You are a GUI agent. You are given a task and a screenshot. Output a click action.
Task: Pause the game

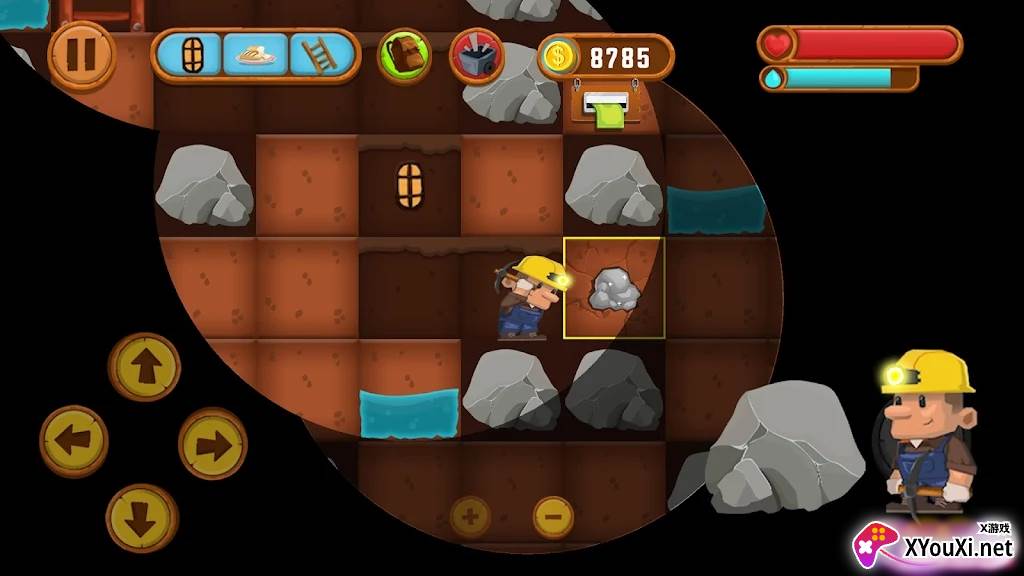point(81,55)
